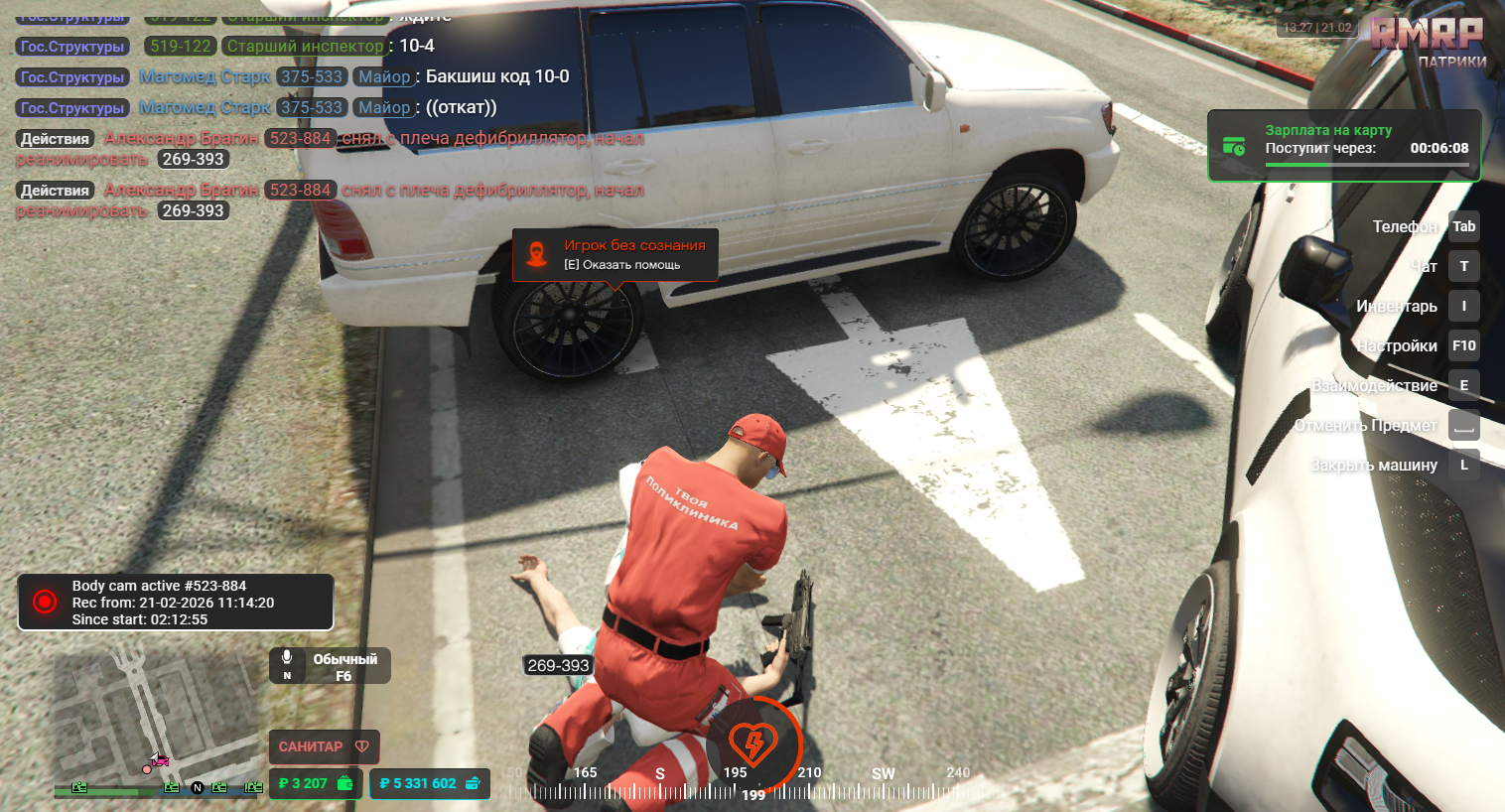The image size is (1505, 812).
Task: Activate the heart defibrillator icon
Action: [753, 741]
